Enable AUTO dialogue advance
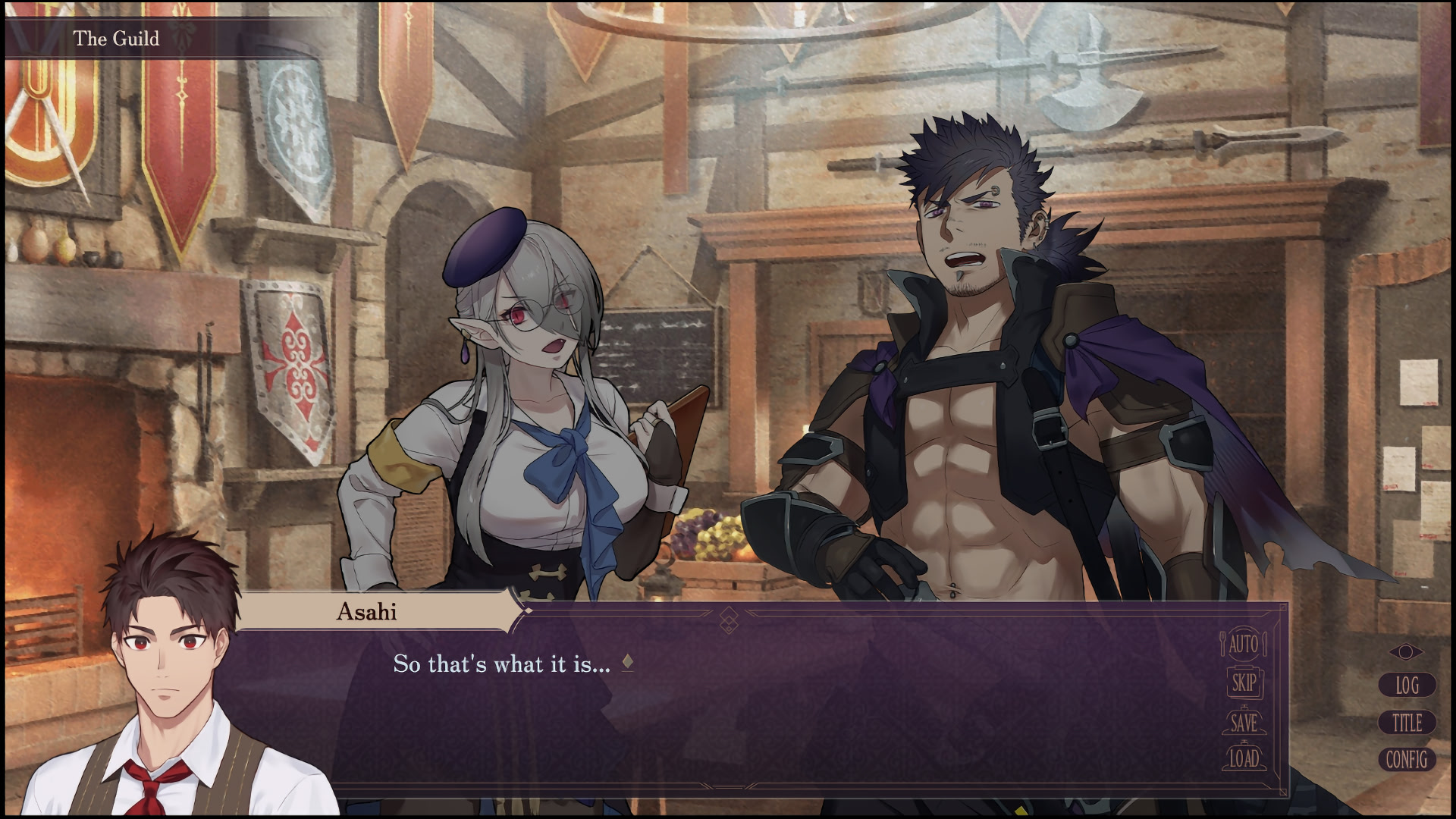This screenshot has height=819, width=1456. click(1243, 645)
